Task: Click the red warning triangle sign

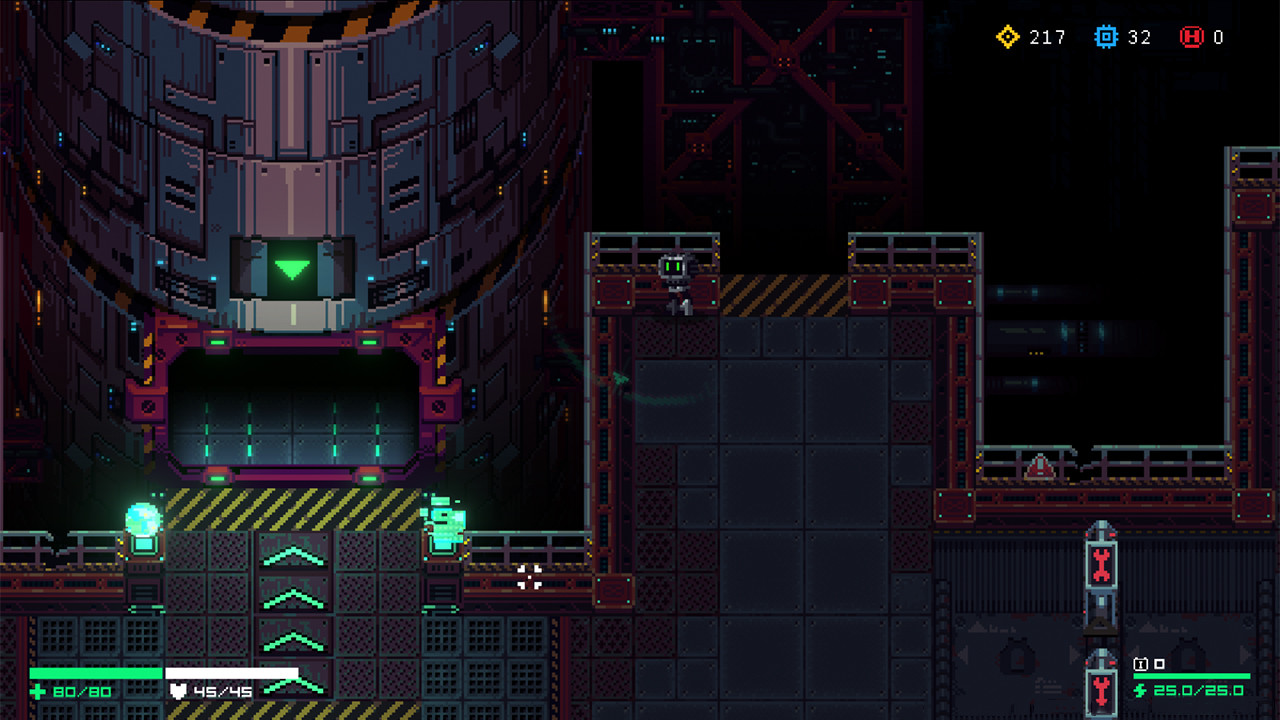Action: (x=1040, y=465)
